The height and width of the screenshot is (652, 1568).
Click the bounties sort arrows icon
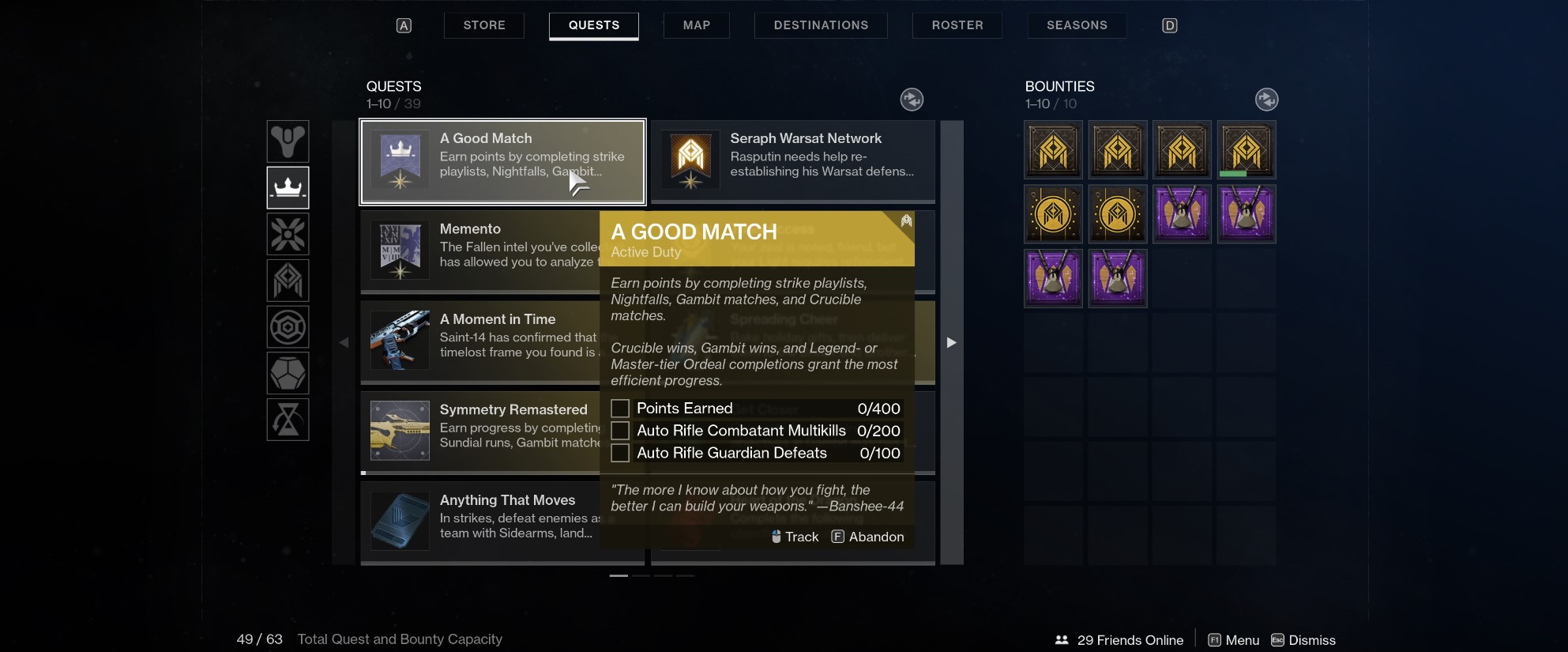click(x=1267, y=100)
